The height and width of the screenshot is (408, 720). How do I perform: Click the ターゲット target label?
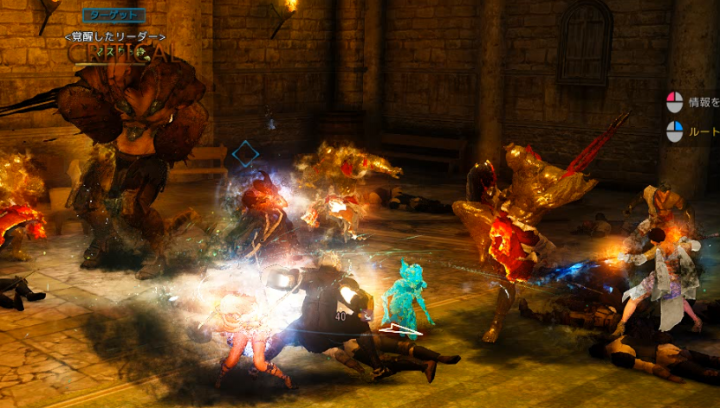[x=113, y=15]
